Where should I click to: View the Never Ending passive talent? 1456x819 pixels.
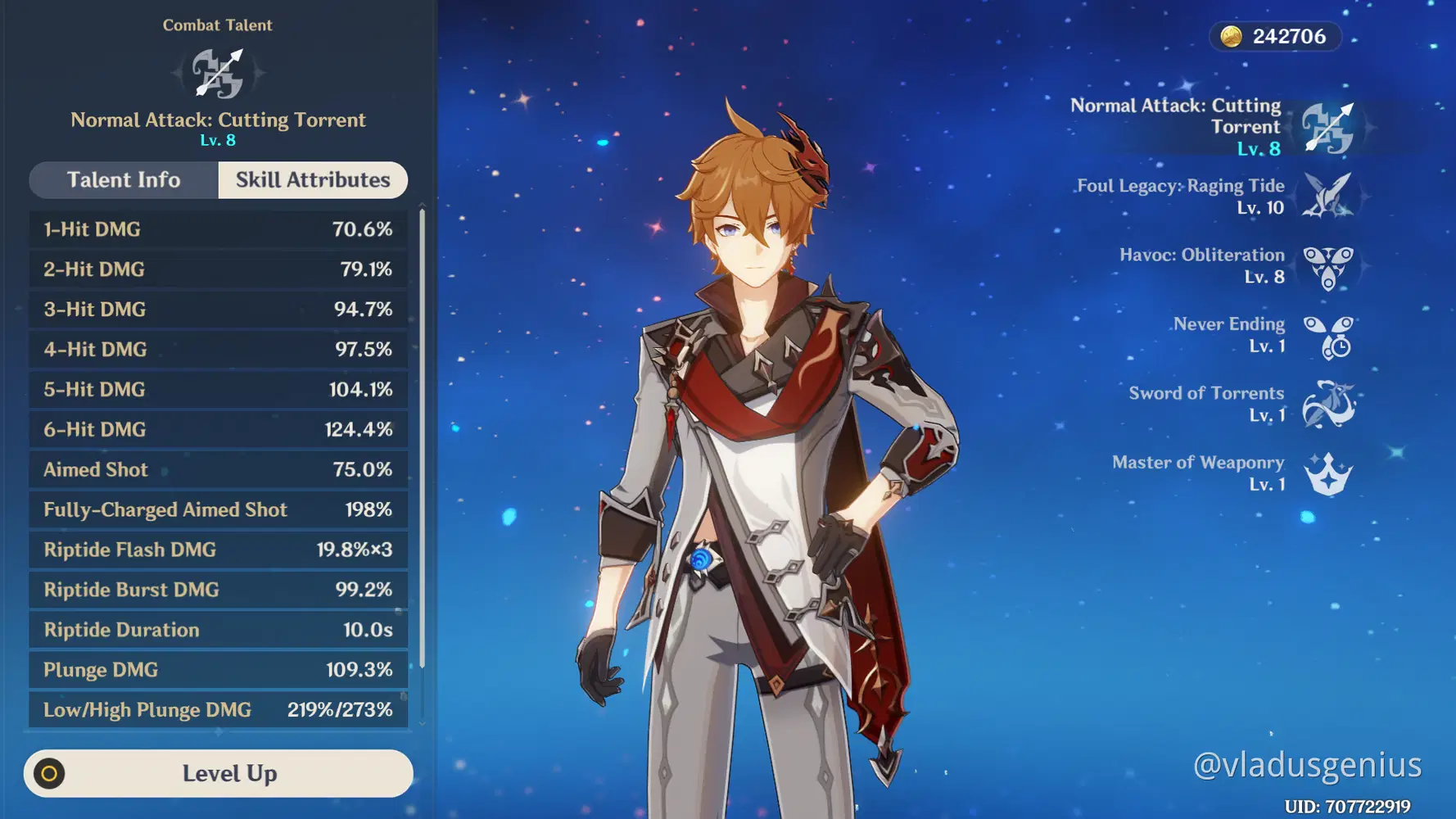coord(1327,336)
